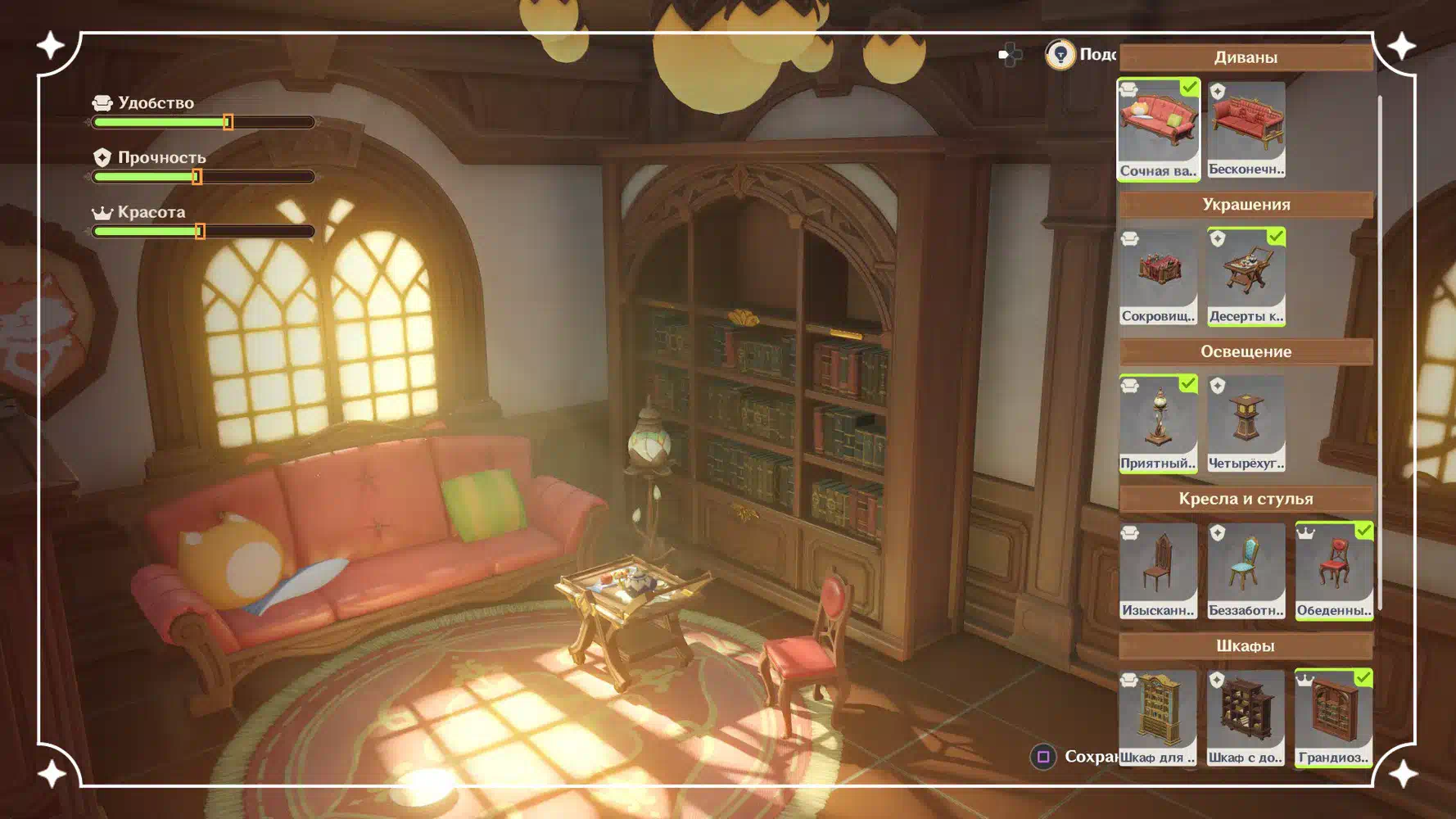1456x819 pixels.
Task: Select the Десерты к.. dessert table decoration
Action: 1246,276
